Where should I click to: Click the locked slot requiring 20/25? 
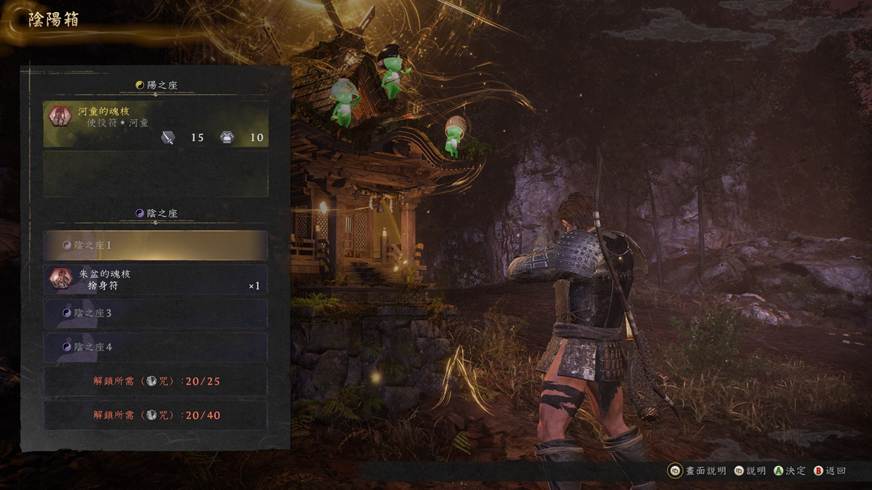pyautogui.click(x=155, y=381)
